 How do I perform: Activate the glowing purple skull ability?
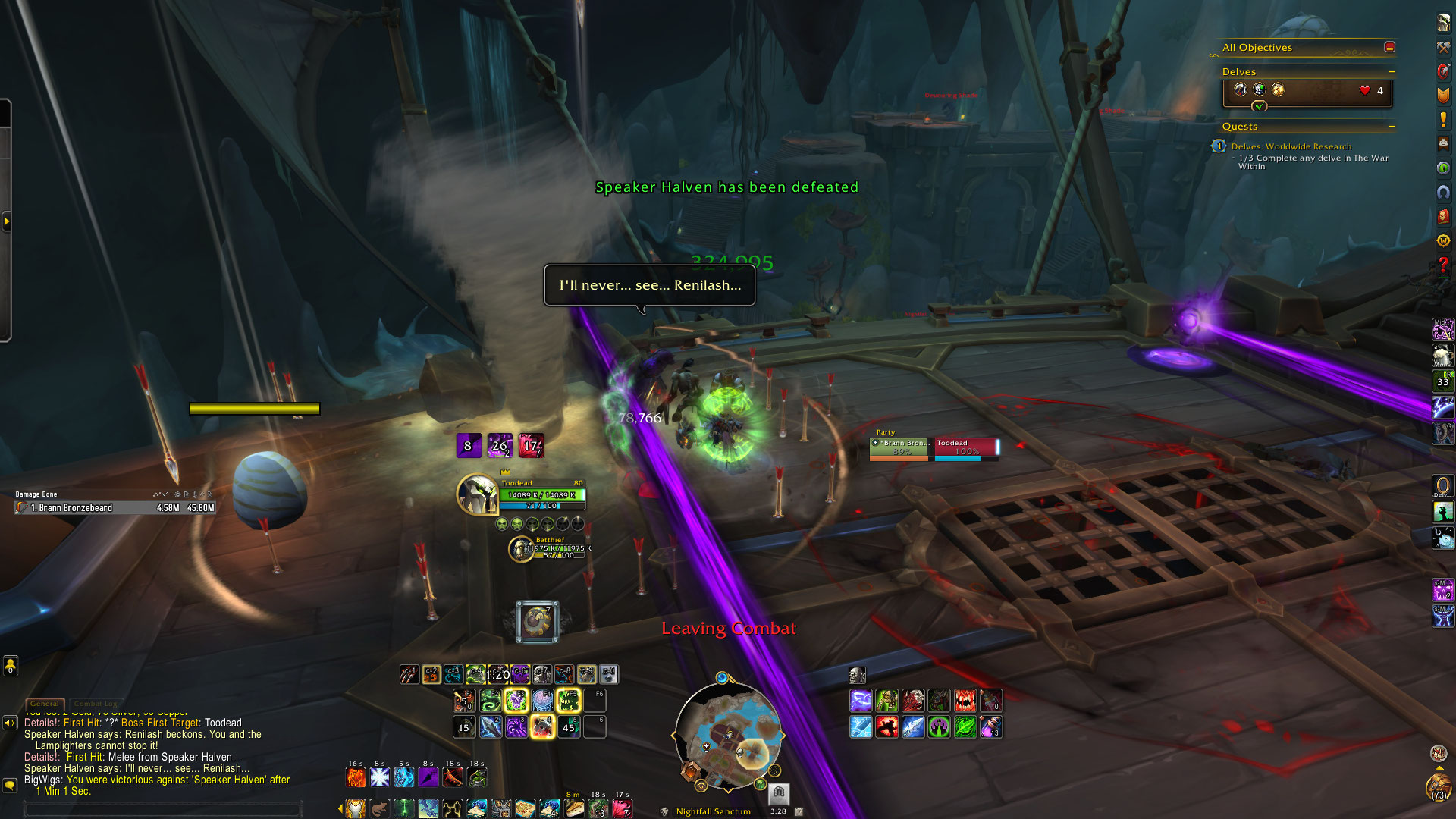pyautogui.click(x=516, y=700)
